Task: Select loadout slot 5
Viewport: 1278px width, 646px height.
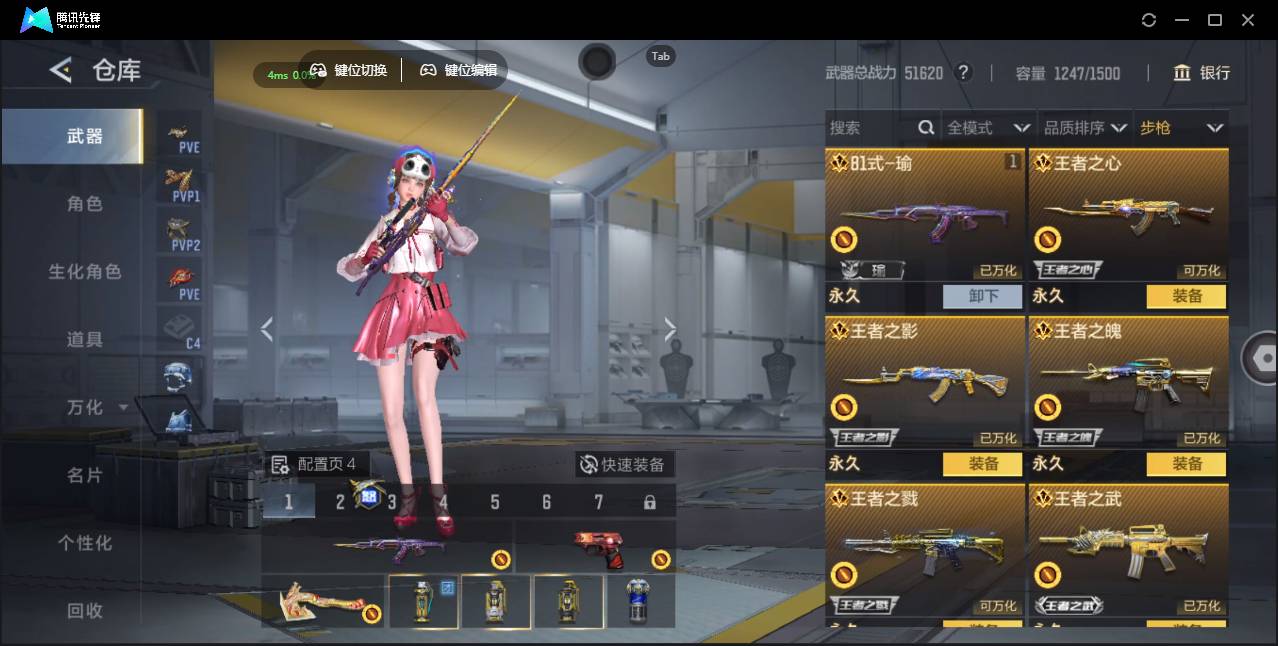Action: 495,502
